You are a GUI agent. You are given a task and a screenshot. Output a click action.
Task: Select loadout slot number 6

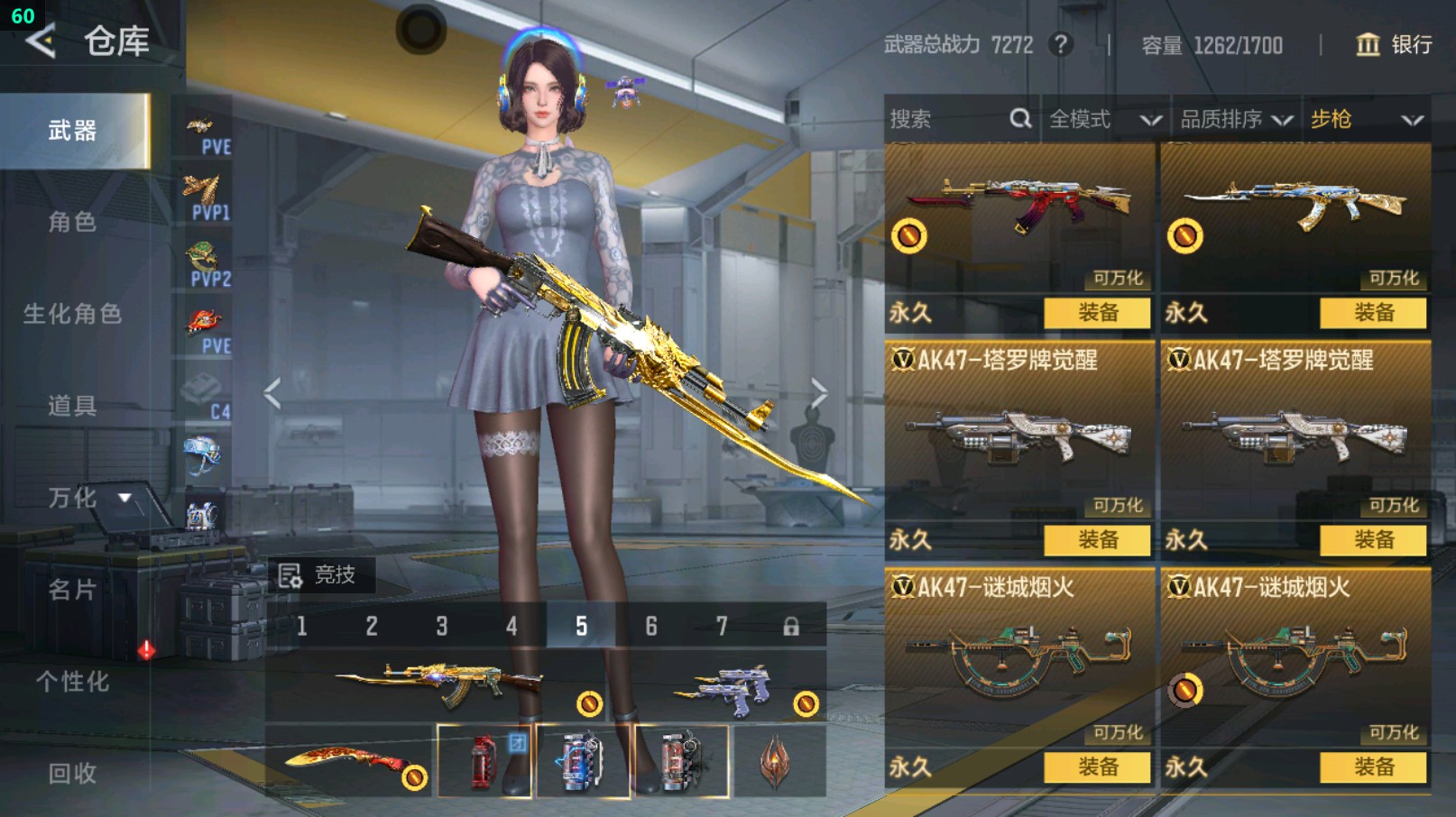[651, 626]
